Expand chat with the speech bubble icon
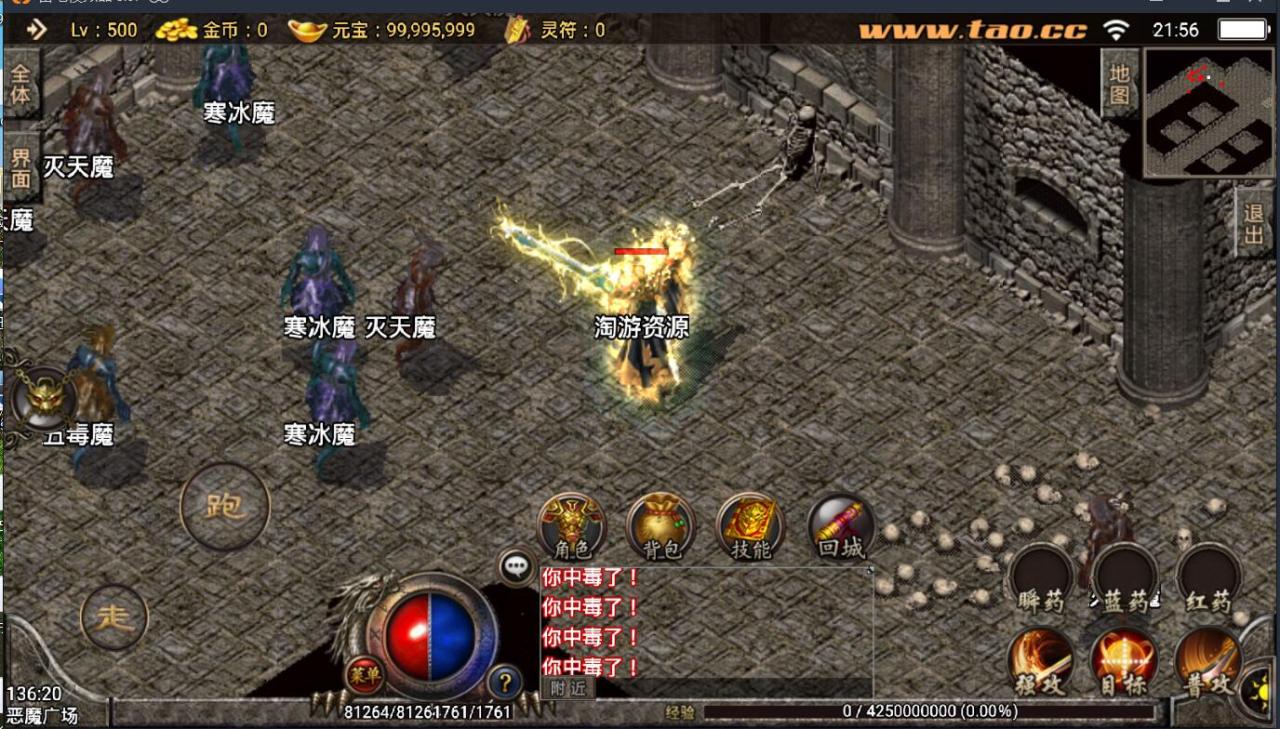1280x729 pixels. (x=516, y=565)
